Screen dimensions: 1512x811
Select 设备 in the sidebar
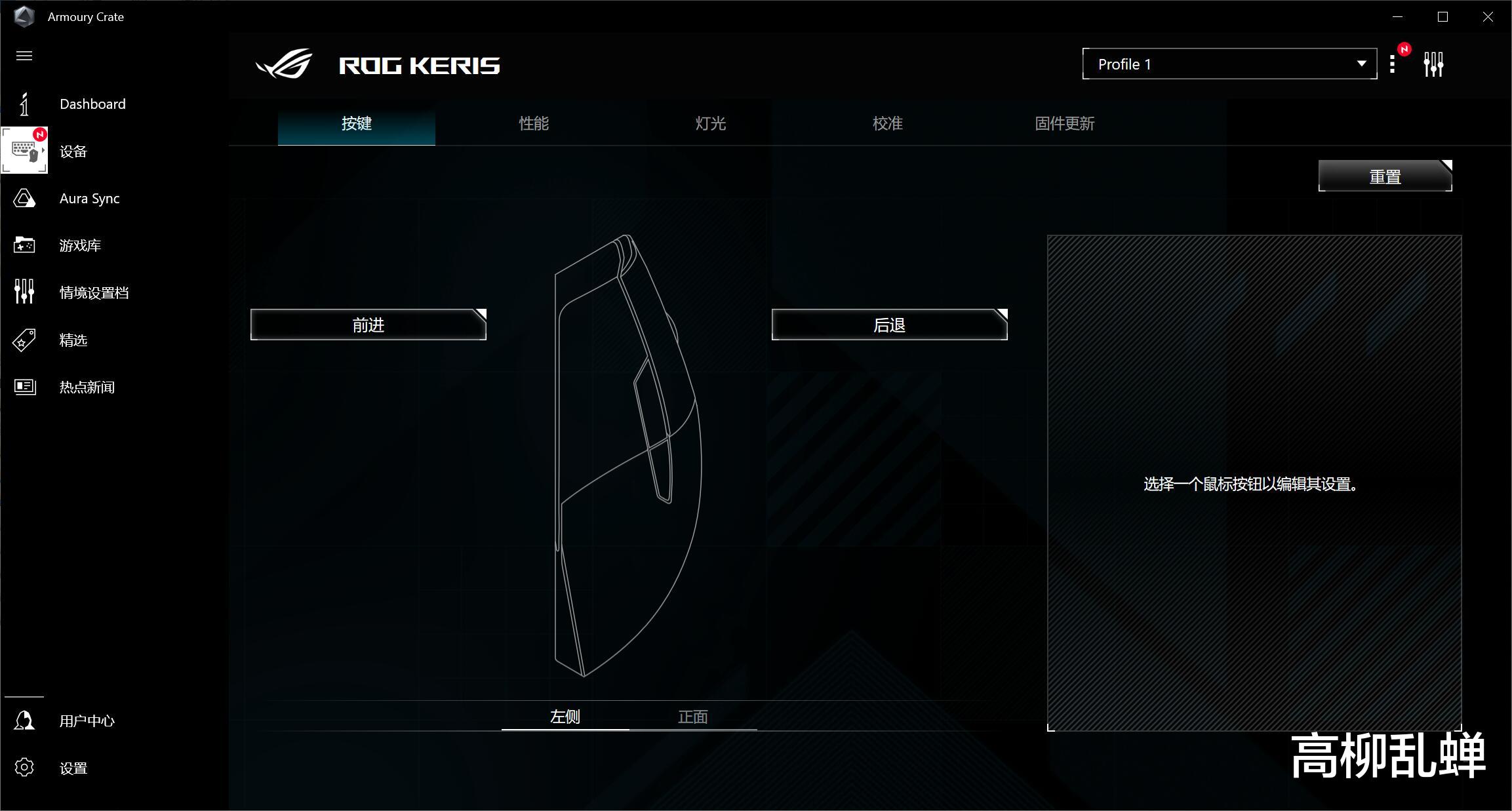(72, 151)
